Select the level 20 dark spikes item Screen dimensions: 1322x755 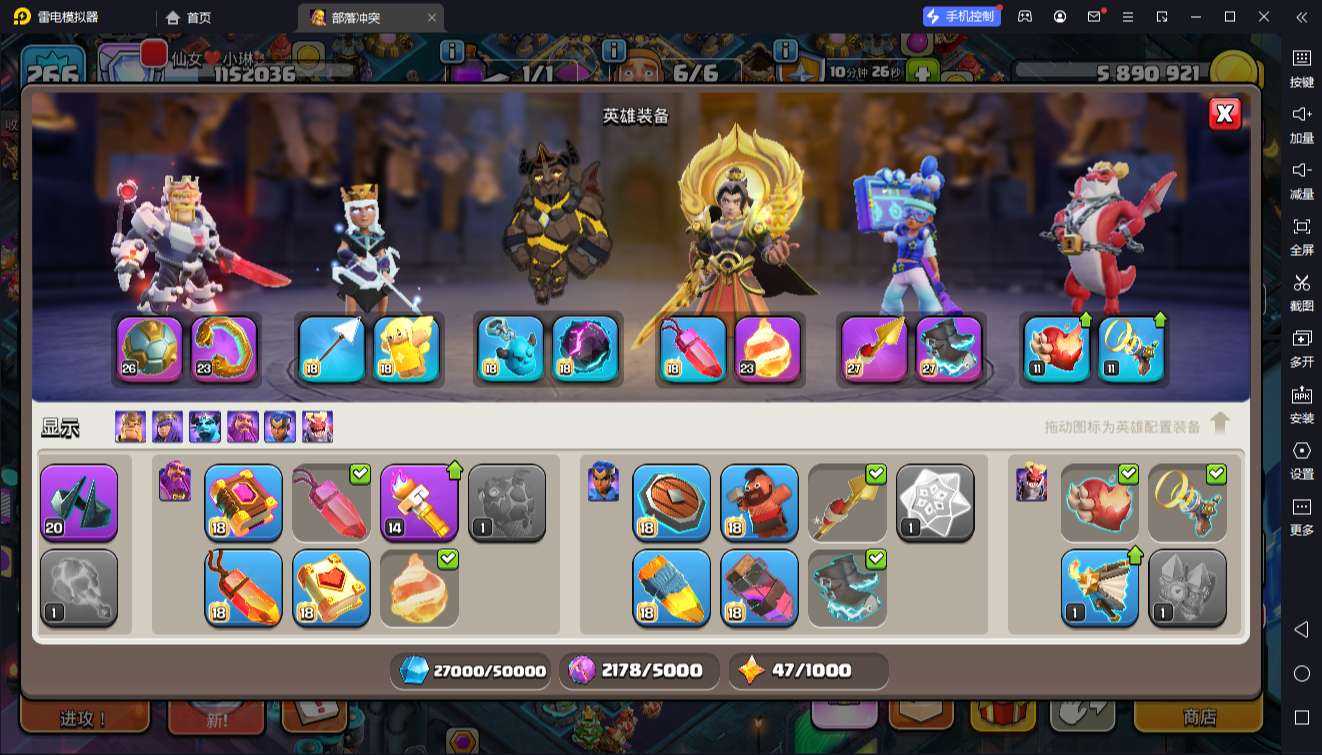tap(79, 502)
